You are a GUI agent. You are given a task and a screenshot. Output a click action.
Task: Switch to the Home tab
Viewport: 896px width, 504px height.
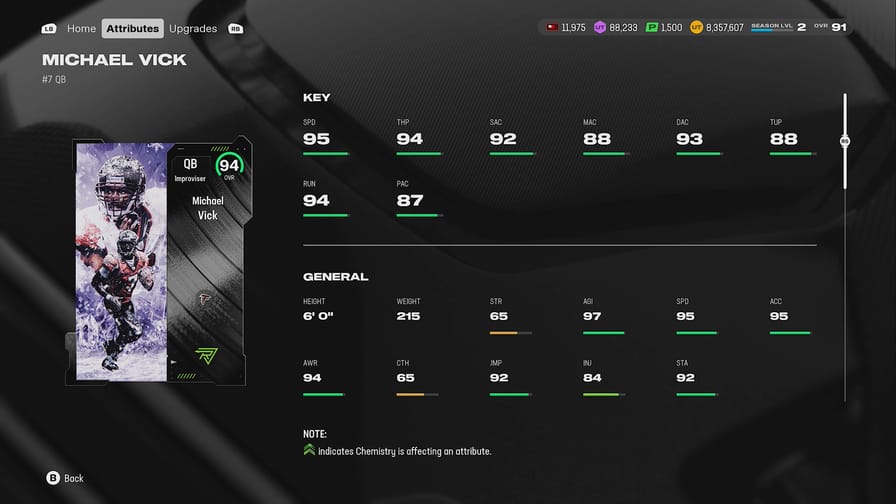pos(81,29)
